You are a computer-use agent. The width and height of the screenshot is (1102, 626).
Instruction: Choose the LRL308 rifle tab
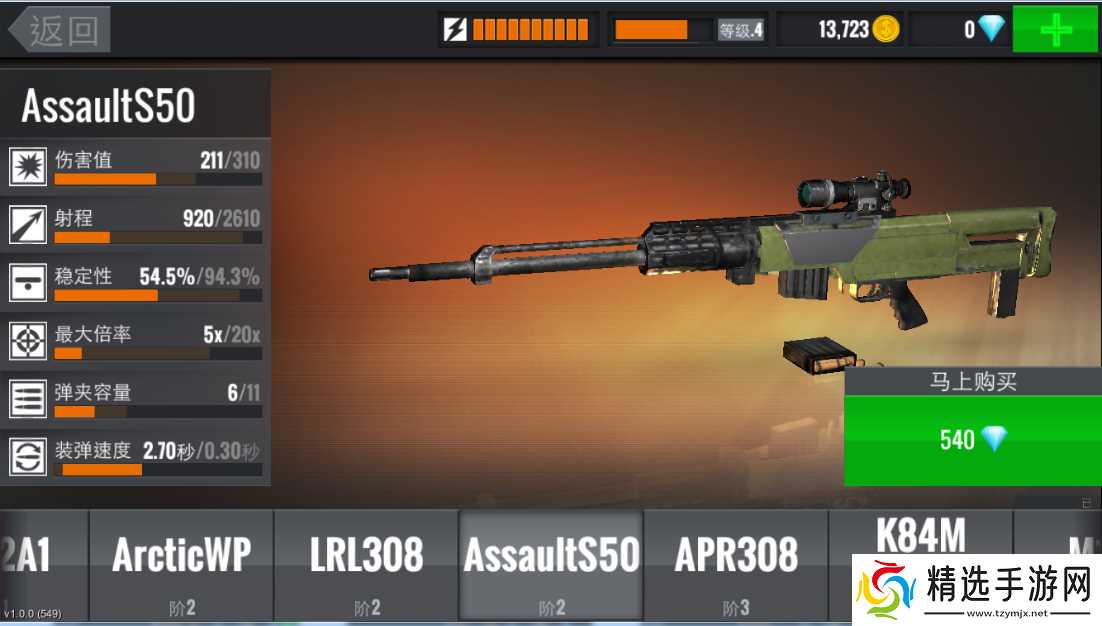366,564
